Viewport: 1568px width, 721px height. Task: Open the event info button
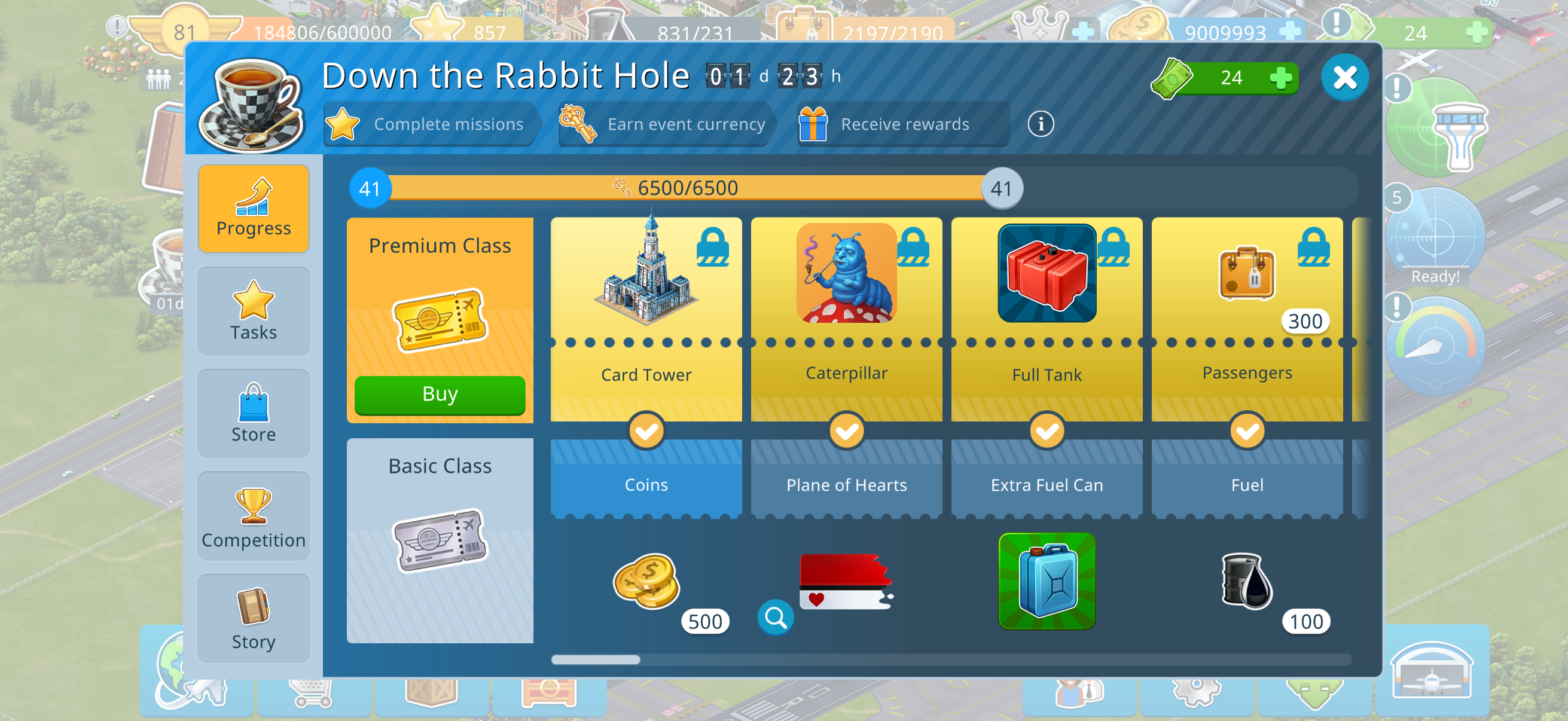(1041, 125)
